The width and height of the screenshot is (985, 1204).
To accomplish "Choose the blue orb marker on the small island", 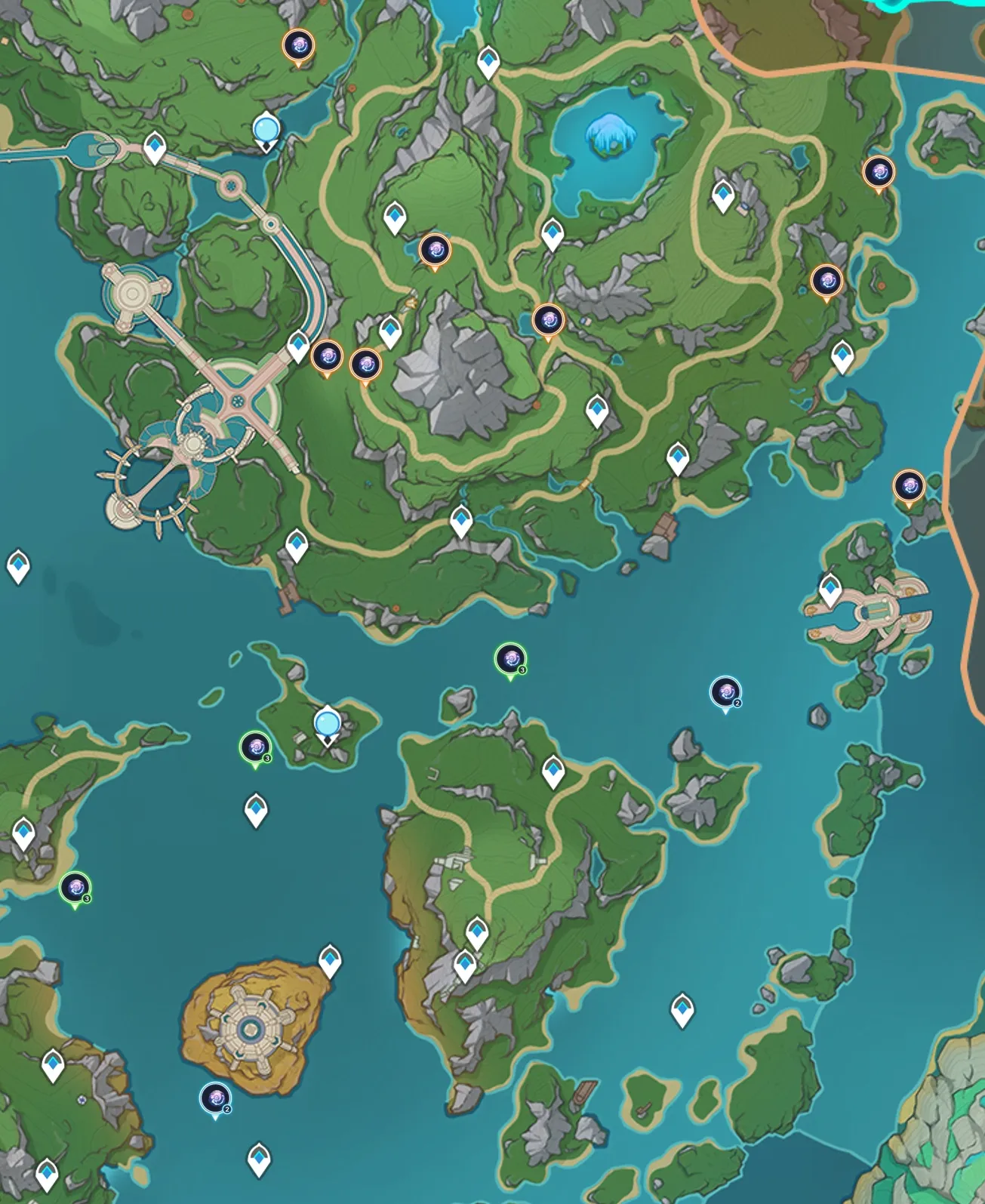I will [327, 724].
